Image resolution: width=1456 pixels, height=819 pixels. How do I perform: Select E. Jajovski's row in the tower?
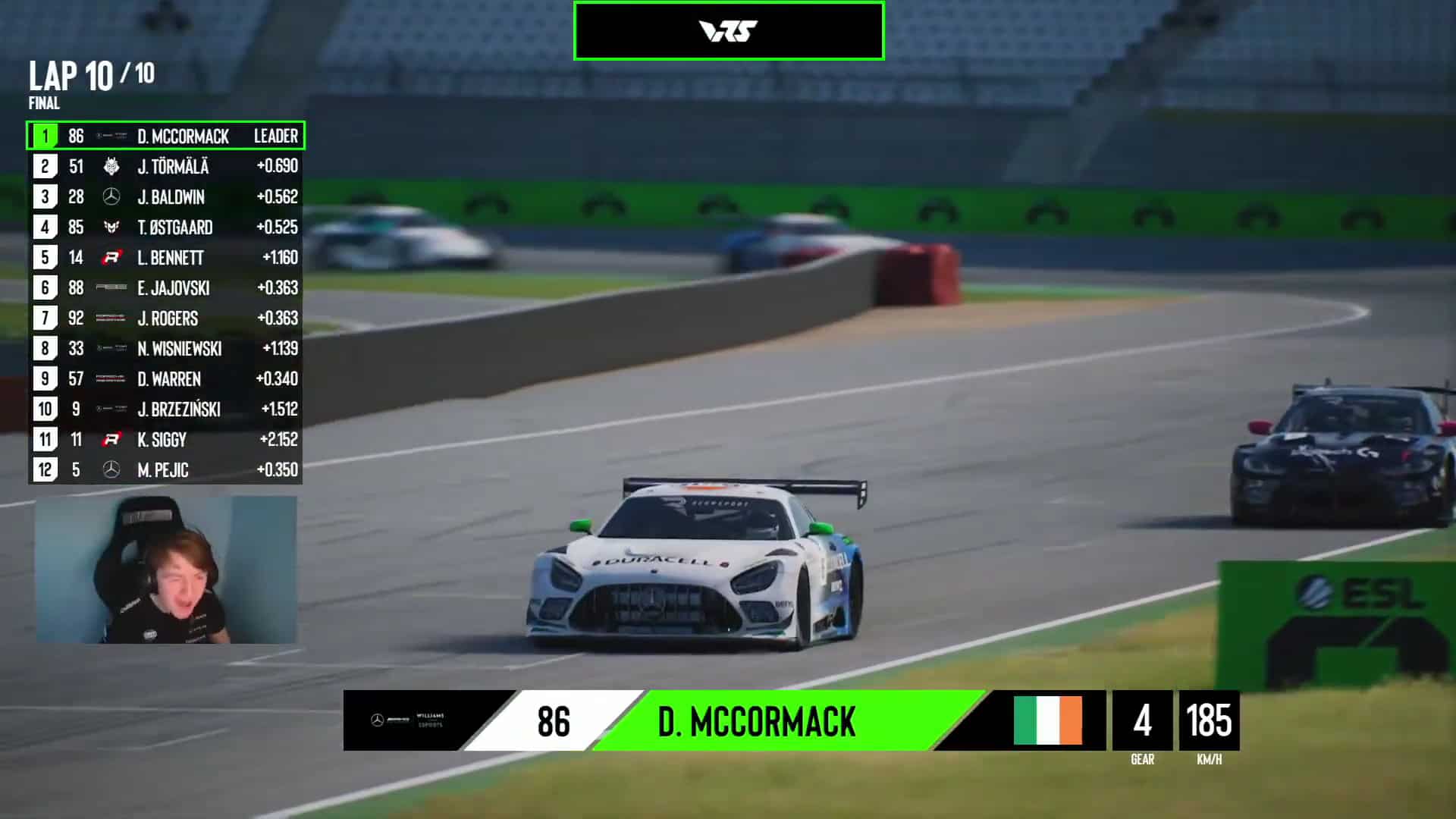(x=166, y=288)
